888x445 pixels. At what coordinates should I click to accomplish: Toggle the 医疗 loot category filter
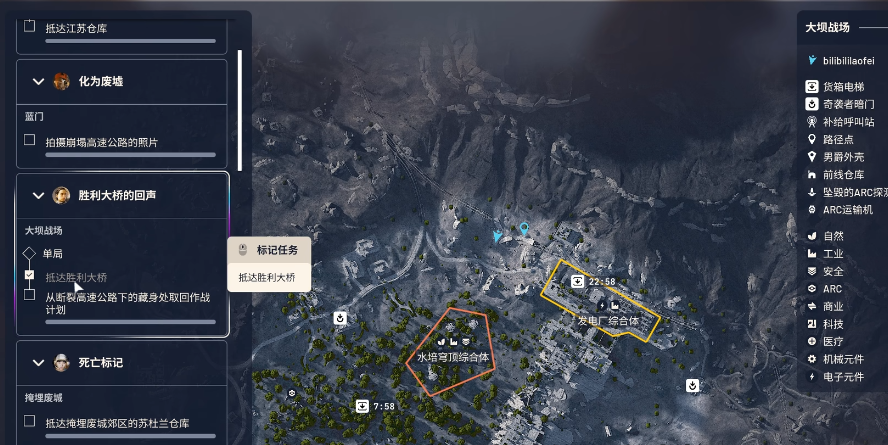pyautogui.click(x=813, y=341)
